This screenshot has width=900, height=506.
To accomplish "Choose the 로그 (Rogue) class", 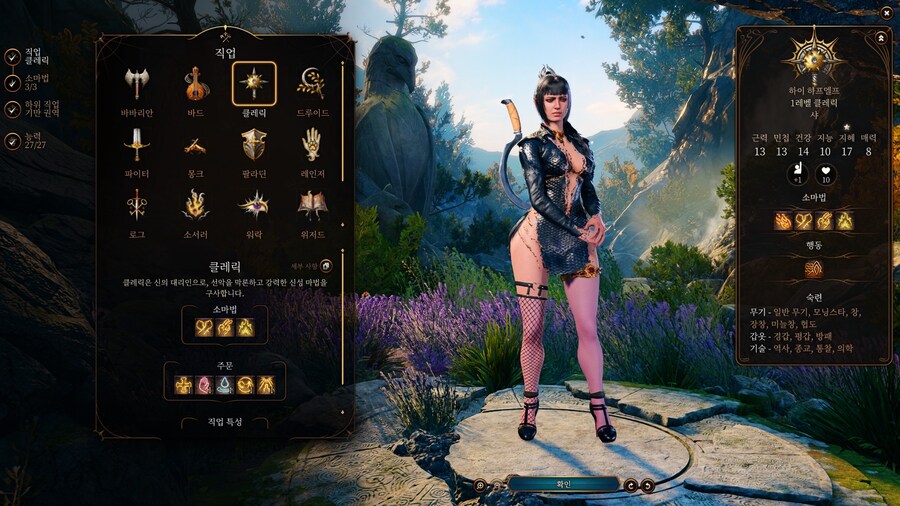I will pos(137,204).
